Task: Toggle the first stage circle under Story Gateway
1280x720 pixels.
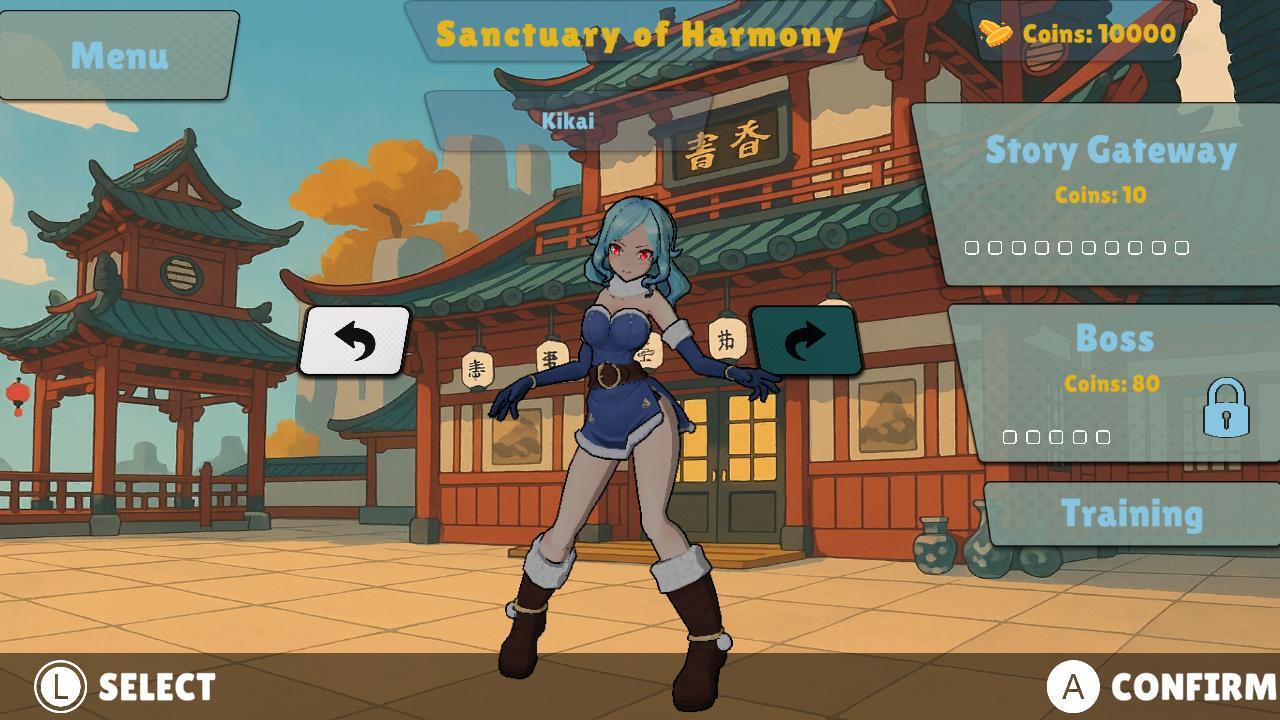Action: coord(972,245)
